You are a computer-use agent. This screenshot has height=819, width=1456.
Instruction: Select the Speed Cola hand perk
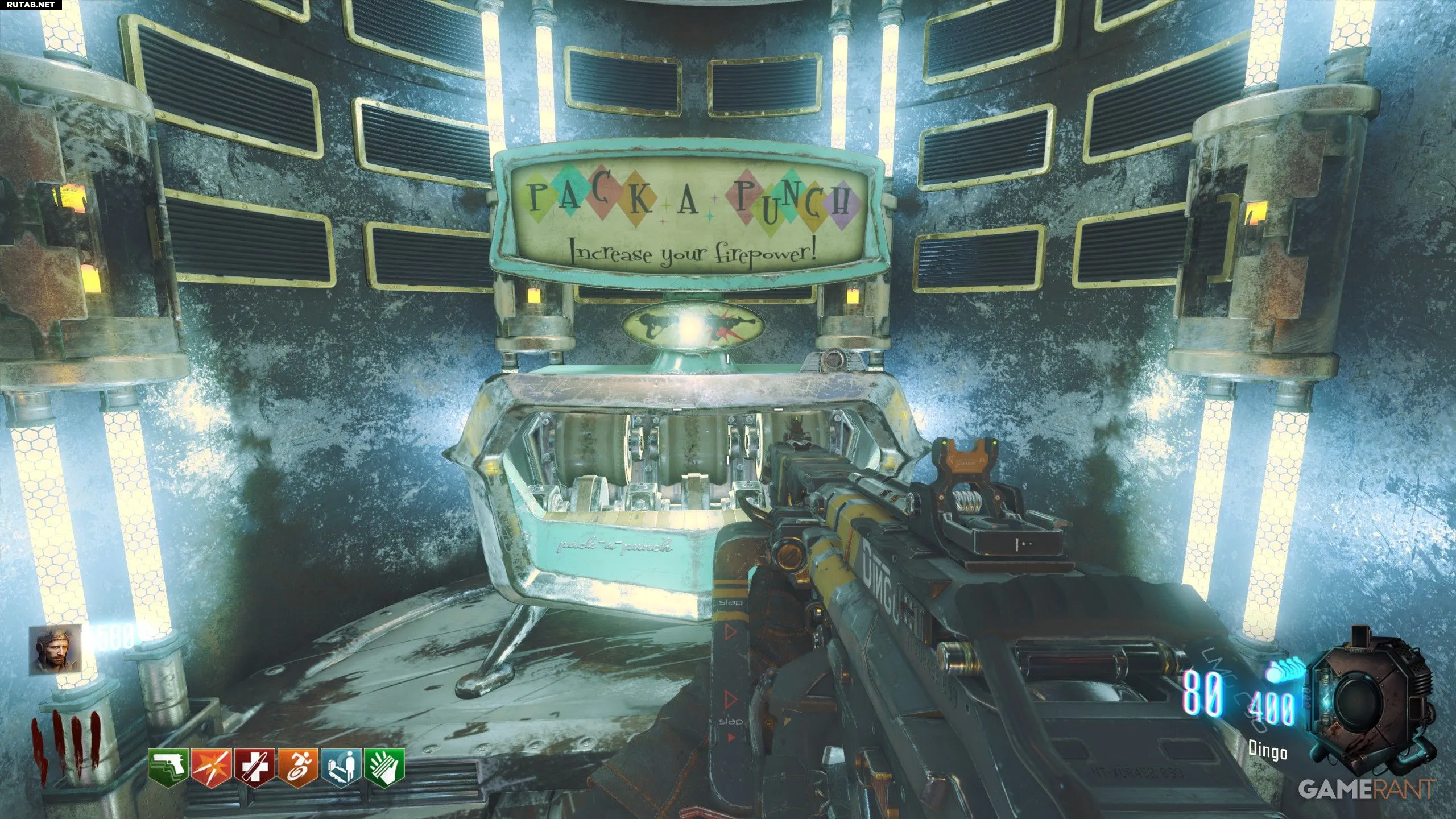point(384,764)
